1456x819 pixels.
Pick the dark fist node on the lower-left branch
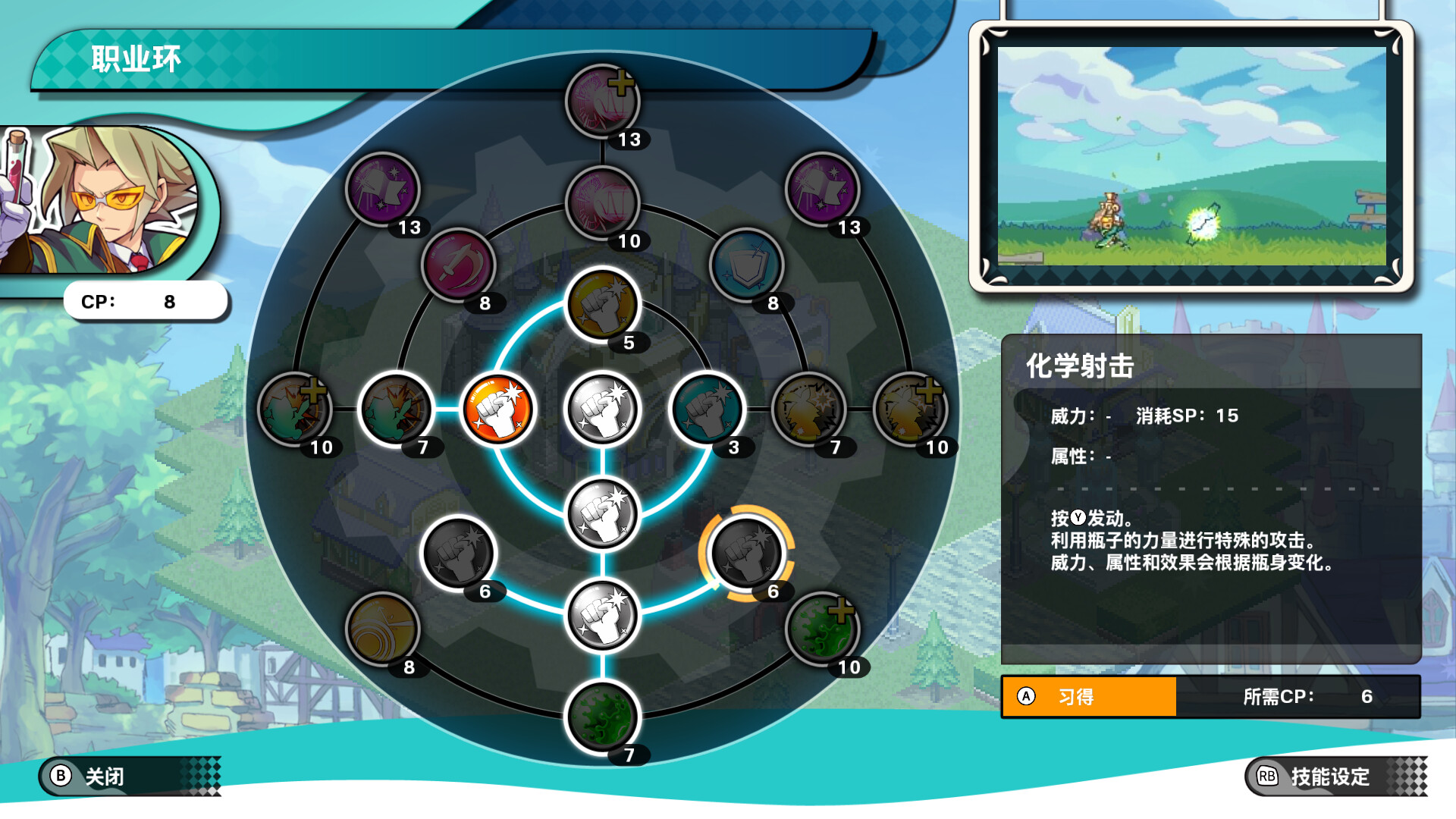click(x=458, y=553)
